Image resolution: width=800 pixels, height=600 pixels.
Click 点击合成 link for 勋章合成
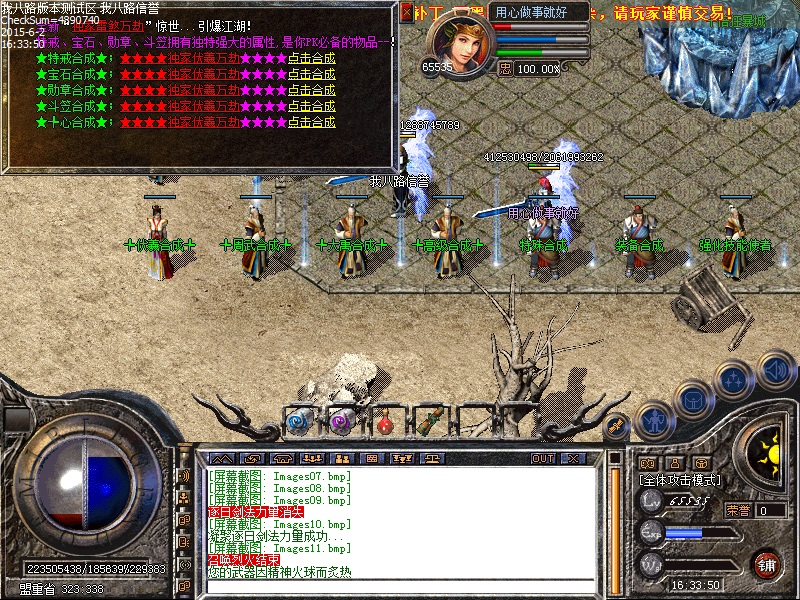coord(311,90)
